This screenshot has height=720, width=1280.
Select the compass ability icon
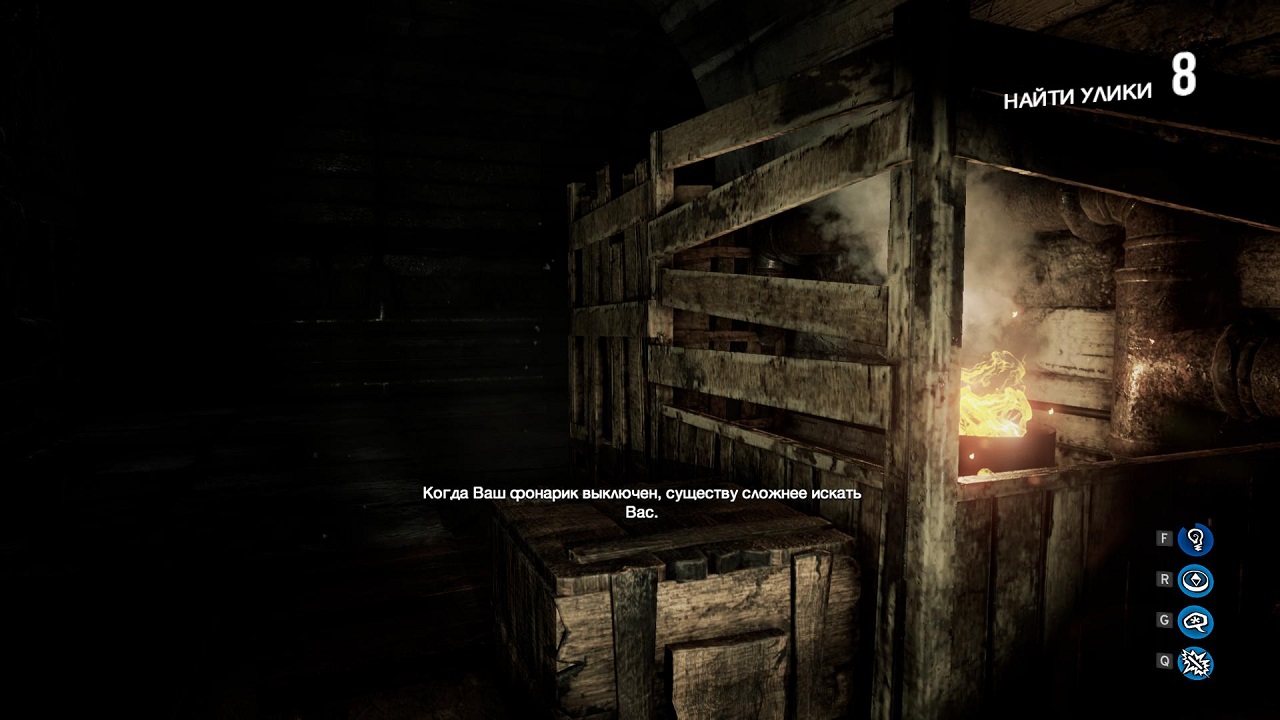click(1195, 581)
